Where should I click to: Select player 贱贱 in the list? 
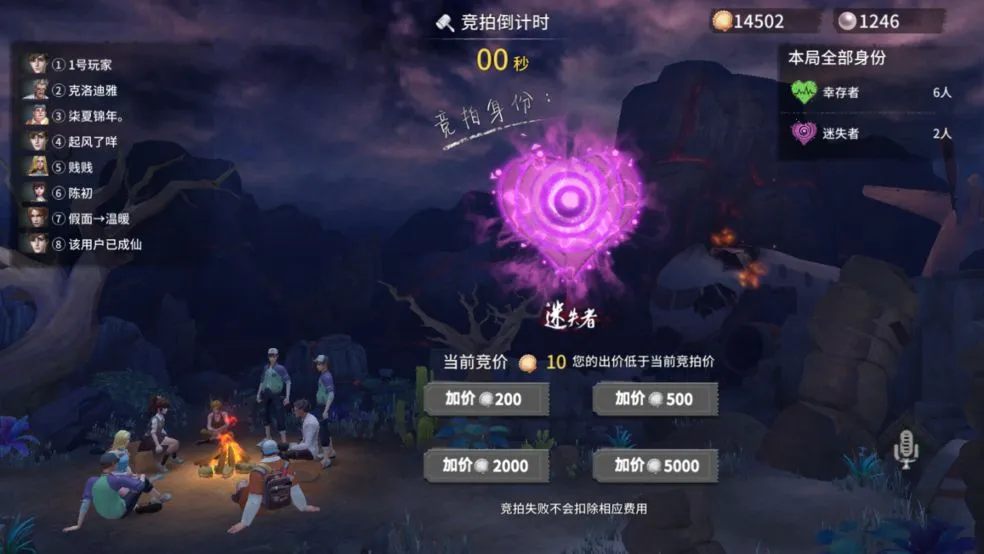(x=80, y=167)
